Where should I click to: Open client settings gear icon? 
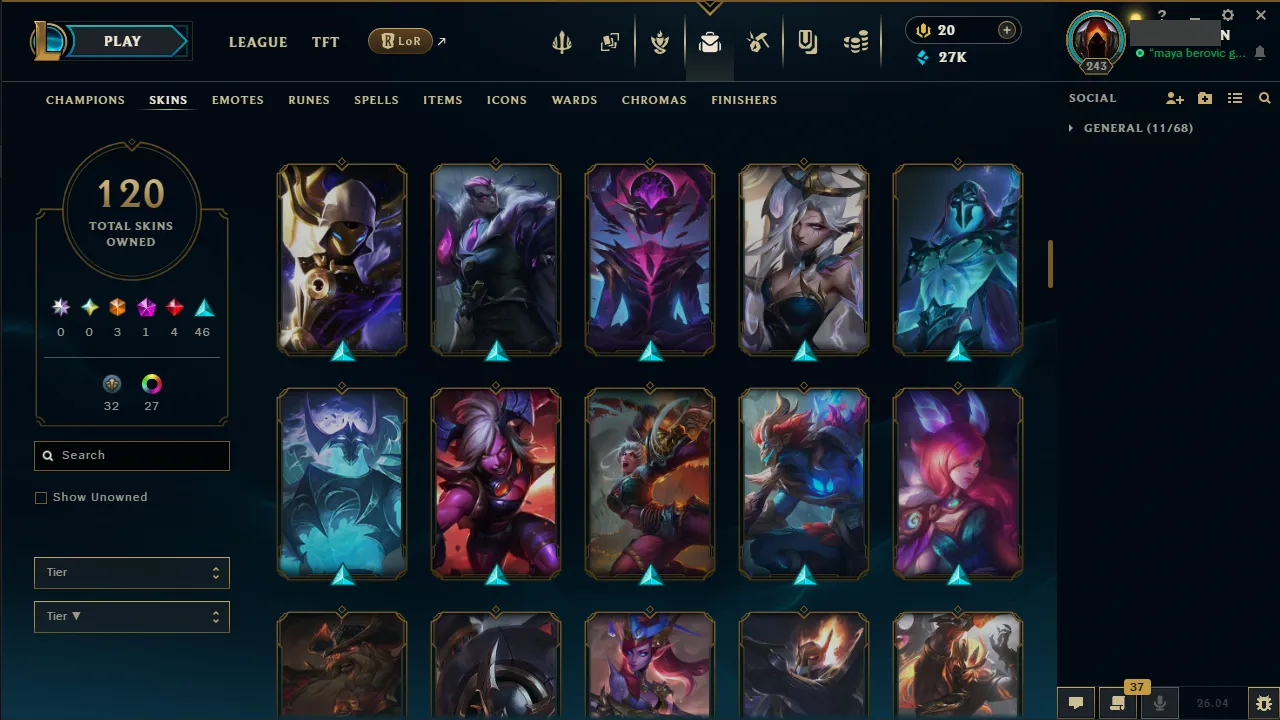[1227, 15]
